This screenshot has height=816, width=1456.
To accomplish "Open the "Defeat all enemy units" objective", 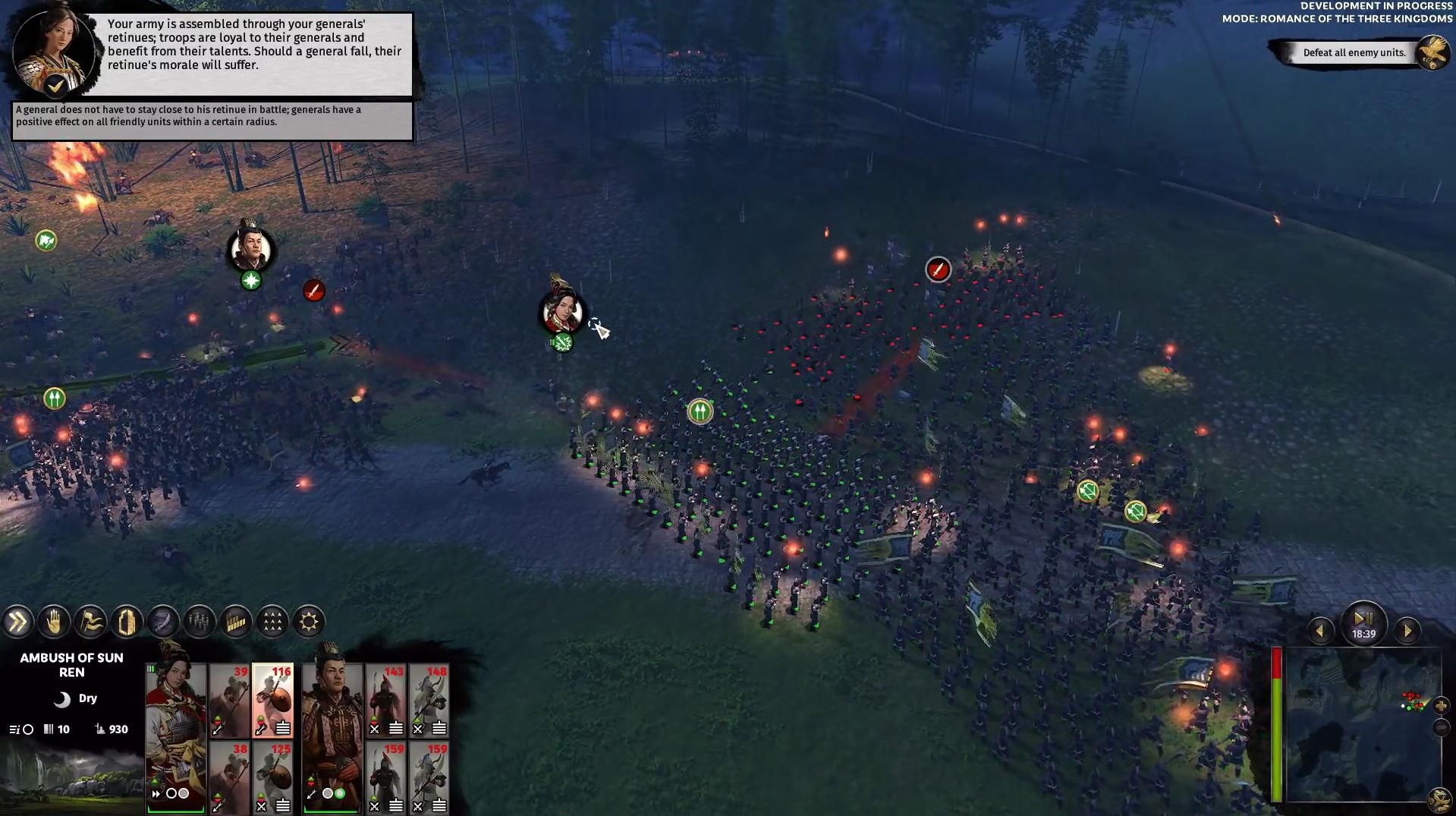I will click(x=1354, y=52).
